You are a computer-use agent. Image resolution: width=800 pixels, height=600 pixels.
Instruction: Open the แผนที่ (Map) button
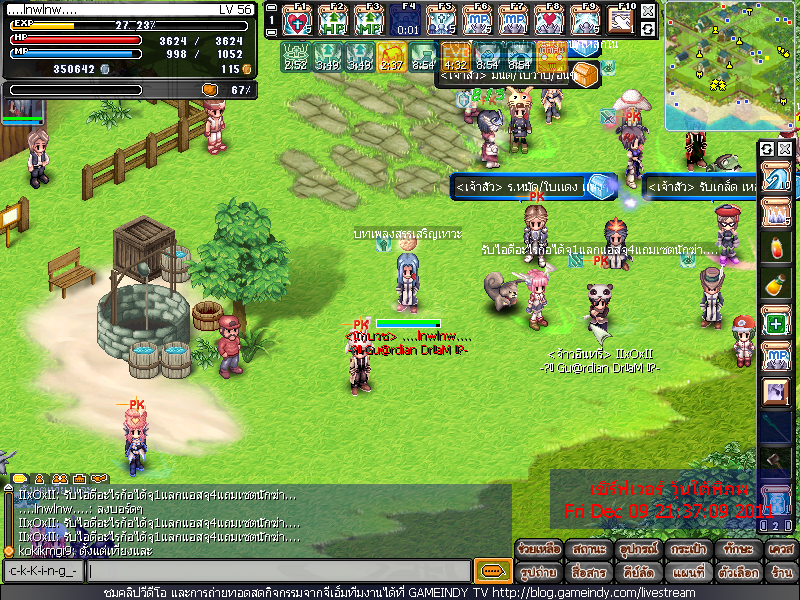689,573
